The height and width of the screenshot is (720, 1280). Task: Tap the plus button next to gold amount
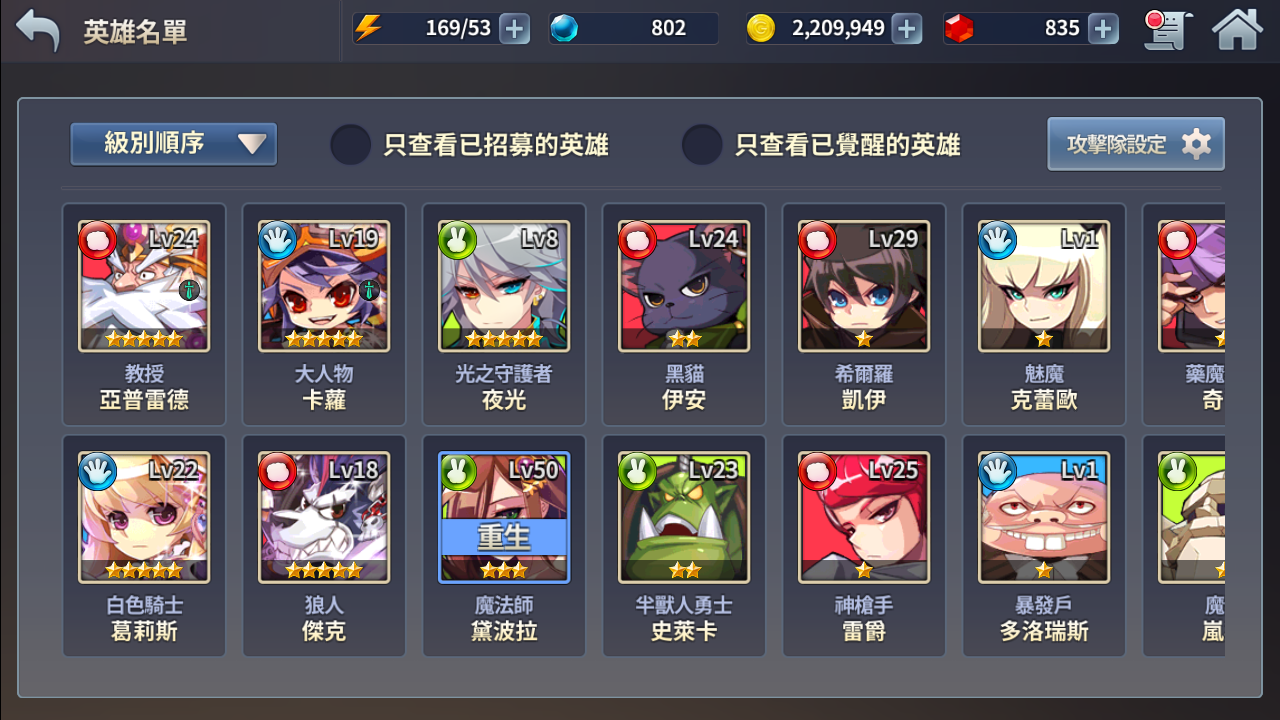pyautogui.click(x=905, y=28)
